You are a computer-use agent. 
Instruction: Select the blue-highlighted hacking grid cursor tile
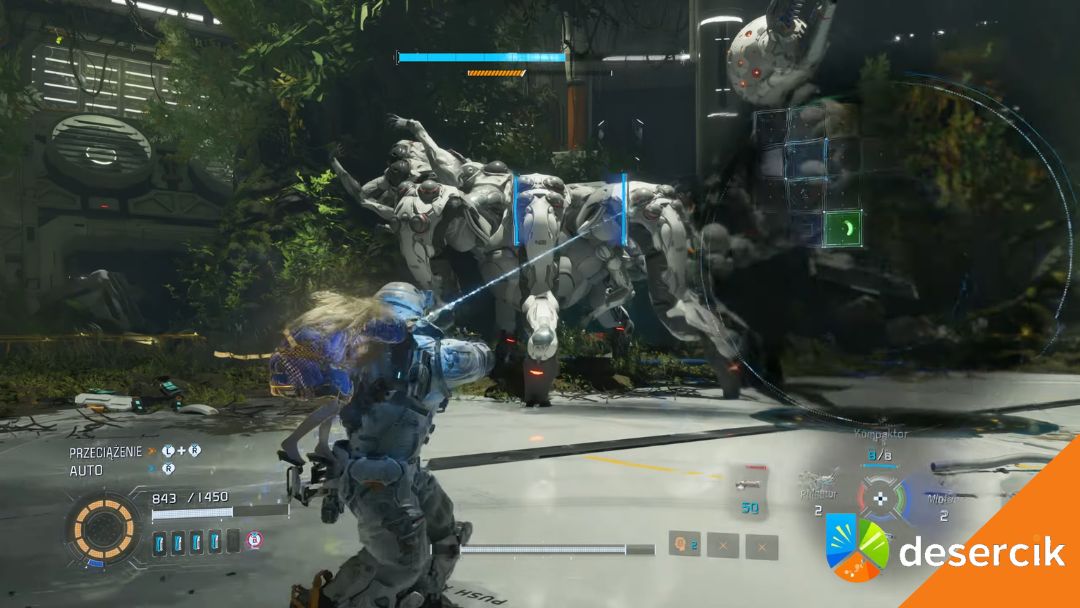coord(806,159)
